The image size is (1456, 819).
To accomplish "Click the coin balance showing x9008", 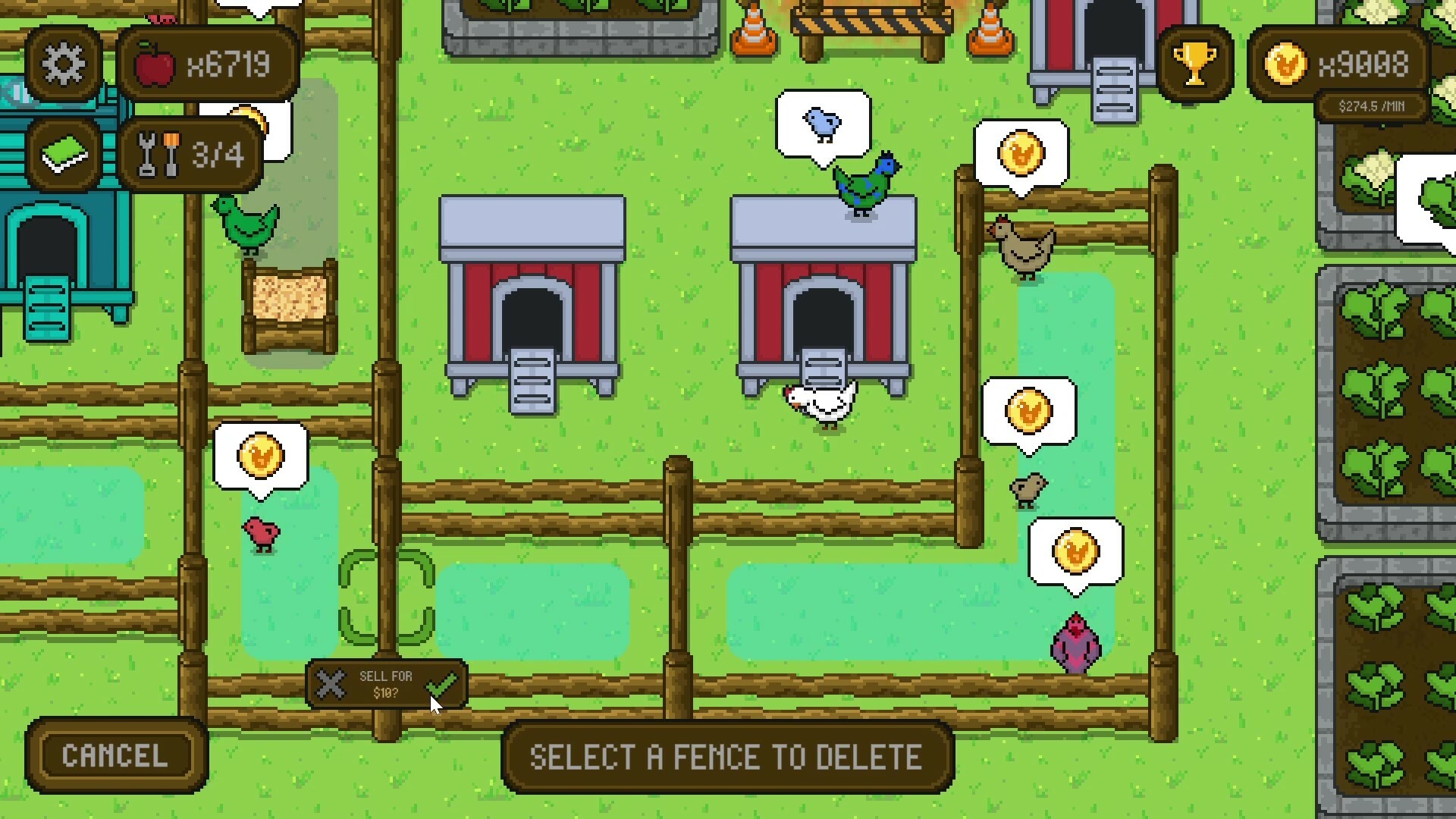I will [1357, 64].
